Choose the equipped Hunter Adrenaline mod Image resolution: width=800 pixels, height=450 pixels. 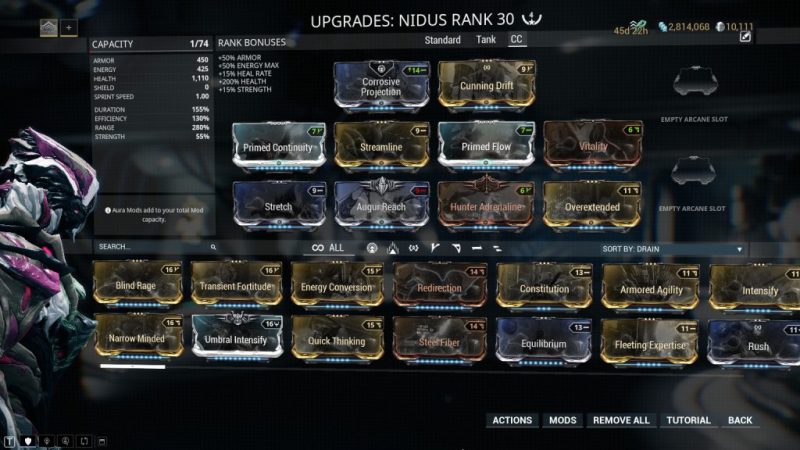[x=486, y=204]
